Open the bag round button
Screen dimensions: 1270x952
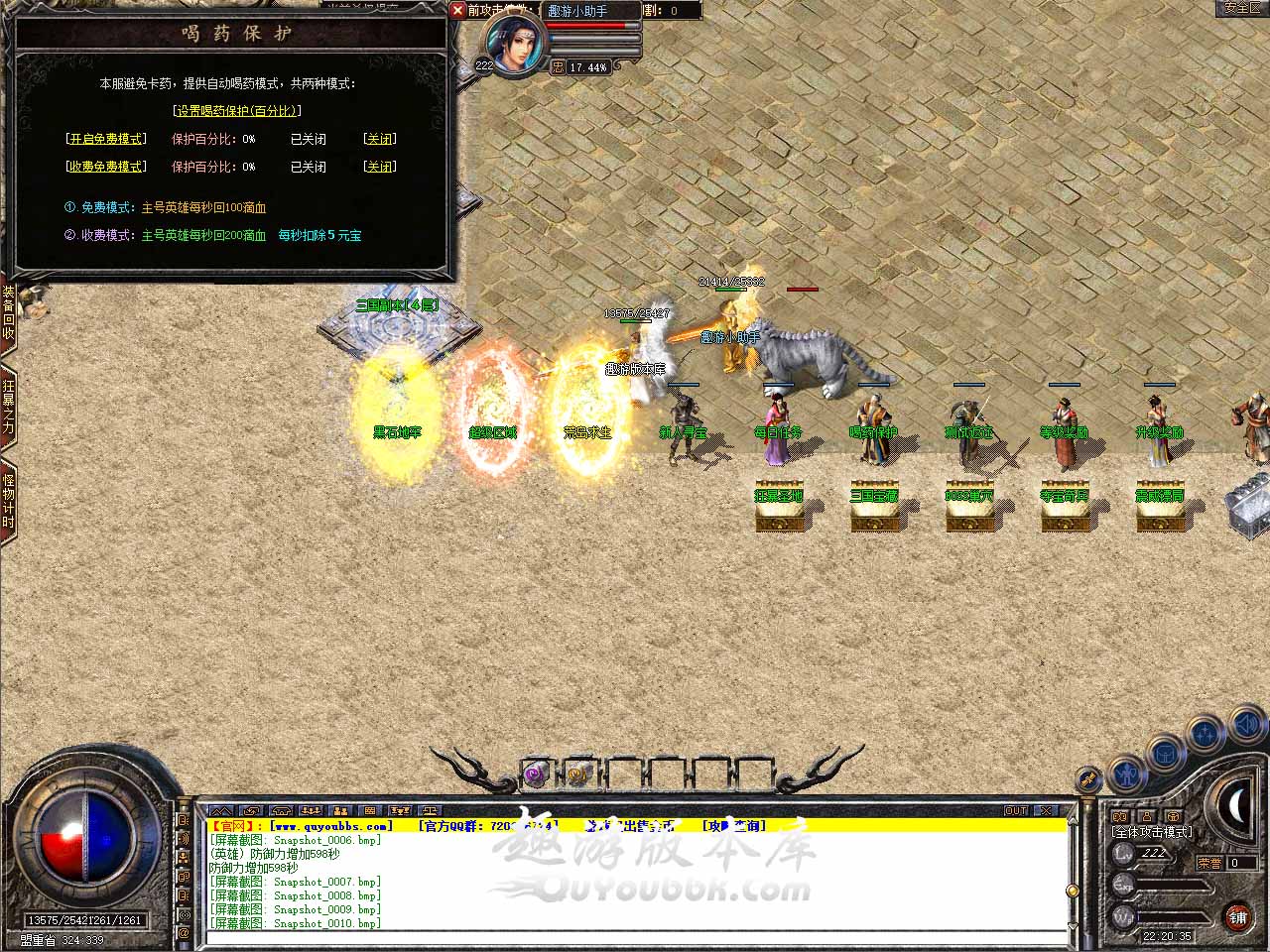click(1167, 754)
